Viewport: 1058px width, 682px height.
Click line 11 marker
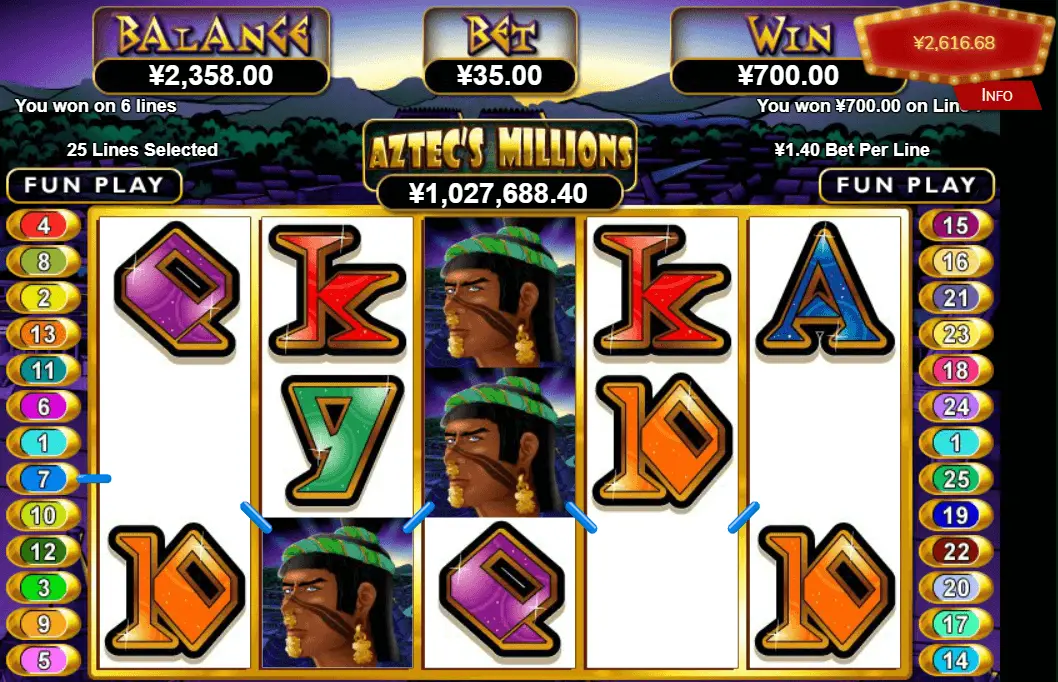pos(43,370)
